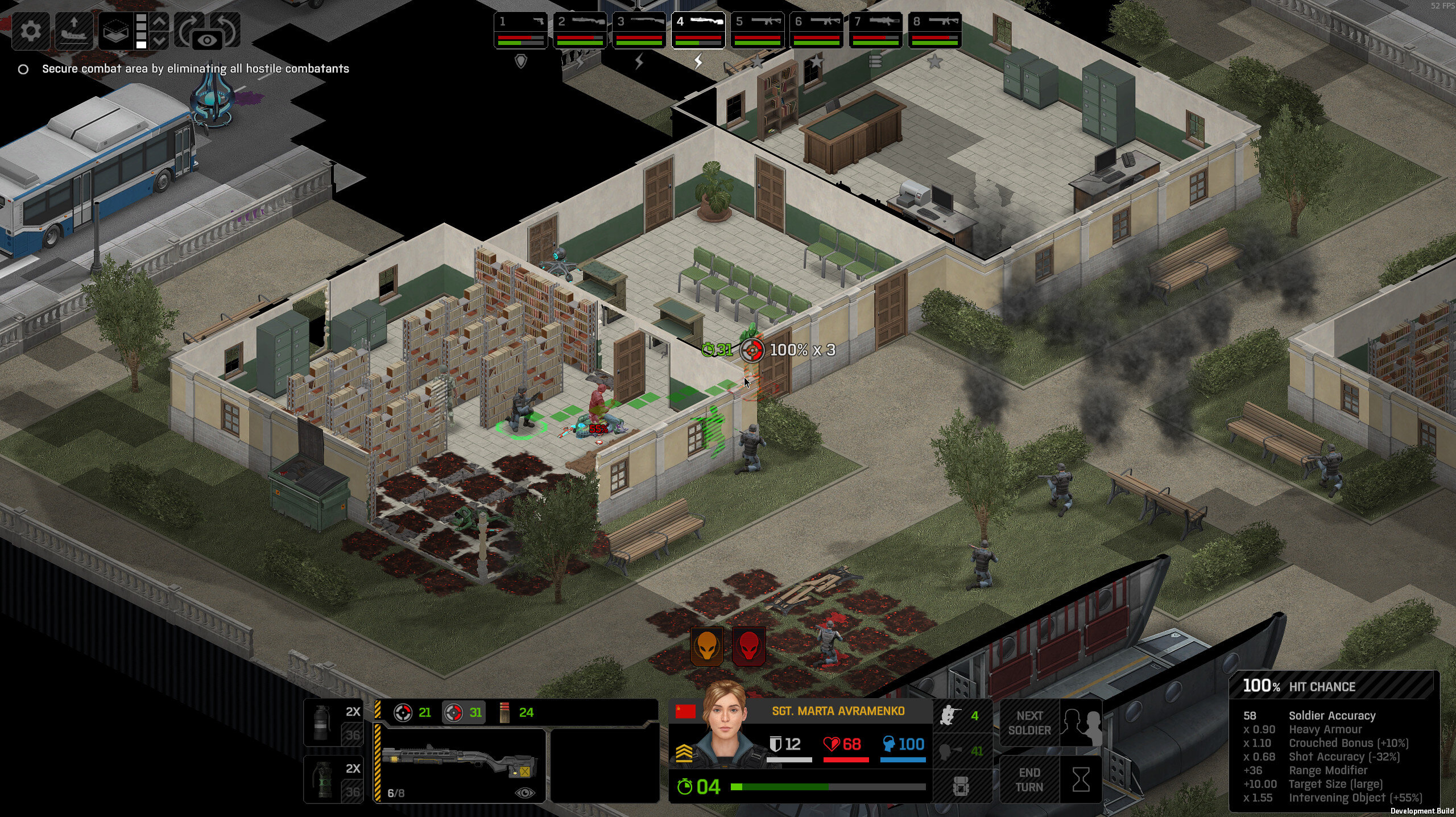Click the dropship evacuate button
The width and height of the screenshot is (1456, 817).
tap(74, 30)
